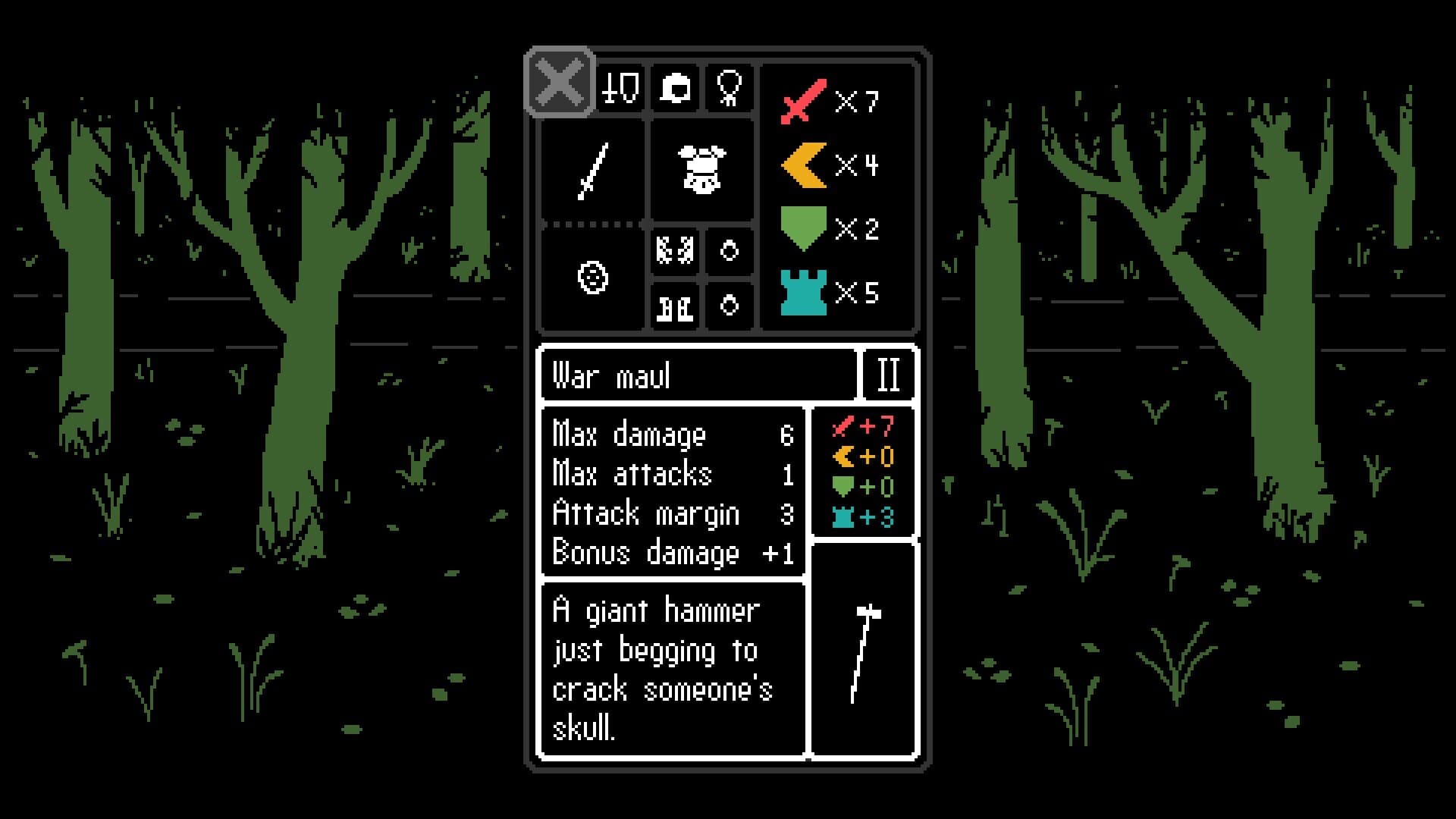Switch to the helmet equipment tab
This screenshot has height=819, width=1456.
675,86
